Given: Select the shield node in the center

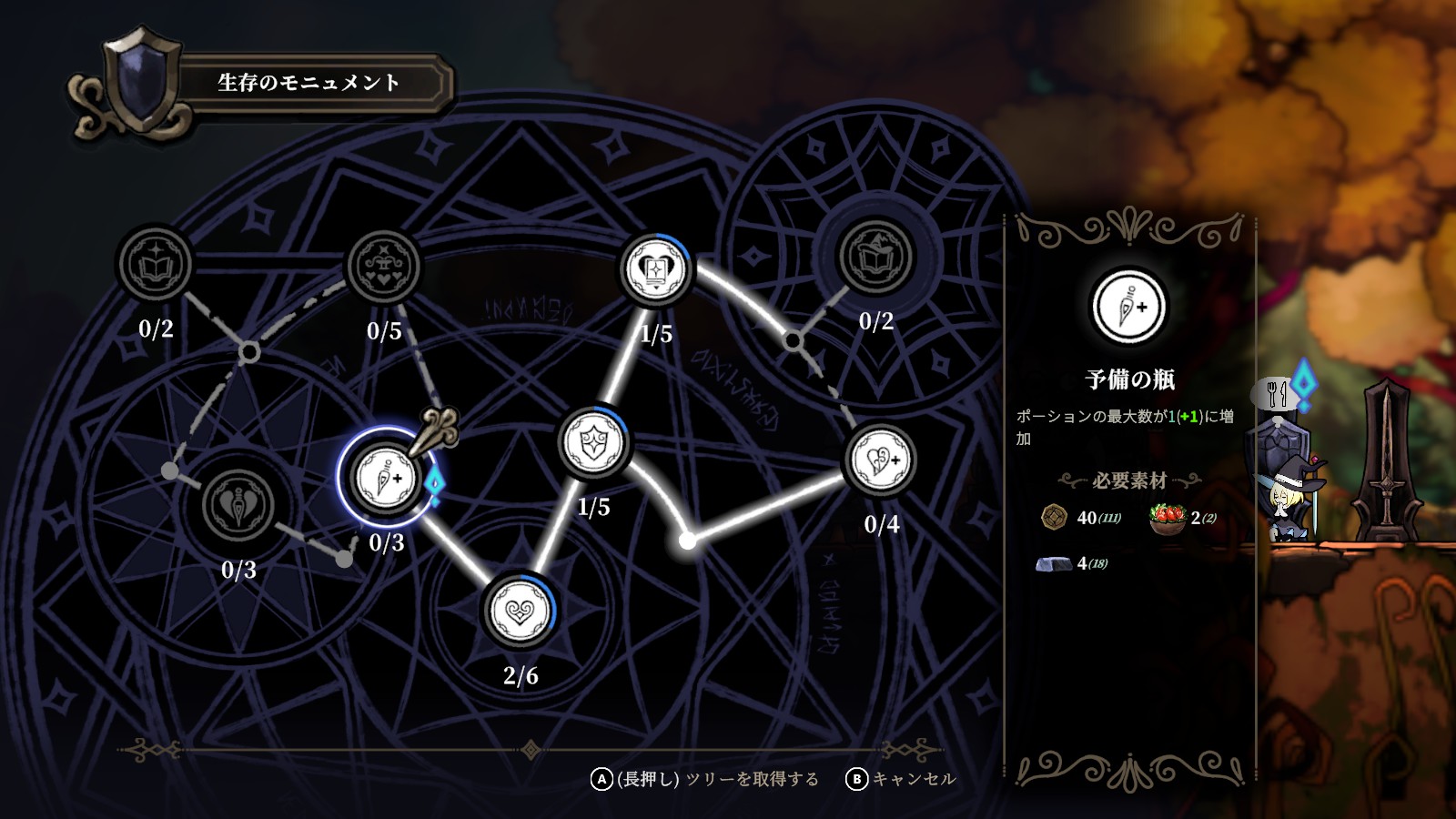Looking at the screenshot, I should [x=593, y=443].
